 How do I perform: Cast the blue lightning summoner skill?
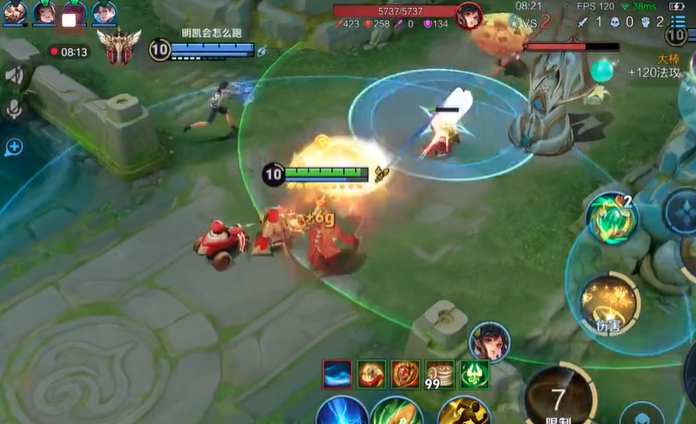341,412
